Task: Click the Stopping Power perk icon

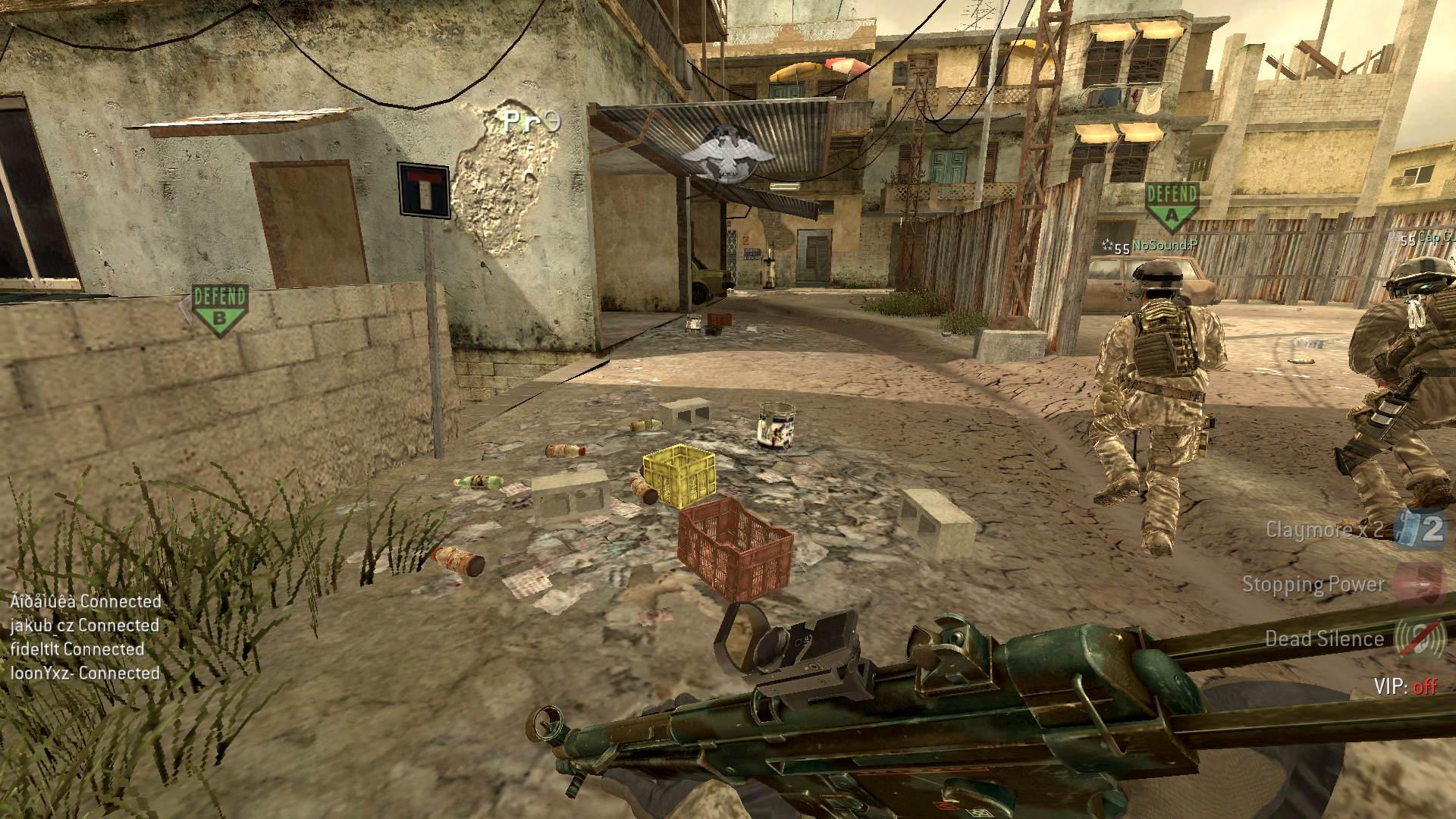Action: pos(1421,585)
